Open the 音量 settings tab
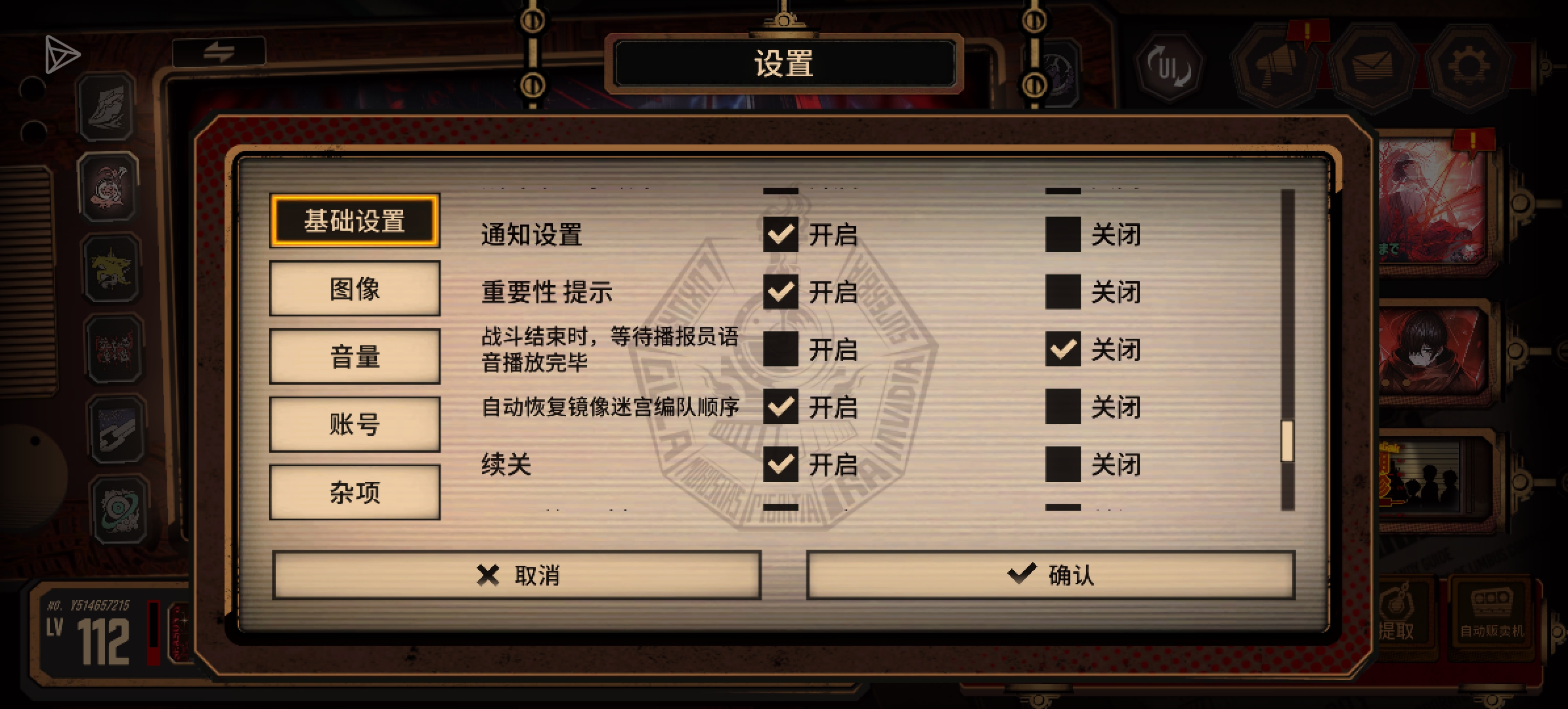Image resolution: width=1568 pixels, height=709 pixels. (x=355, y=358)
